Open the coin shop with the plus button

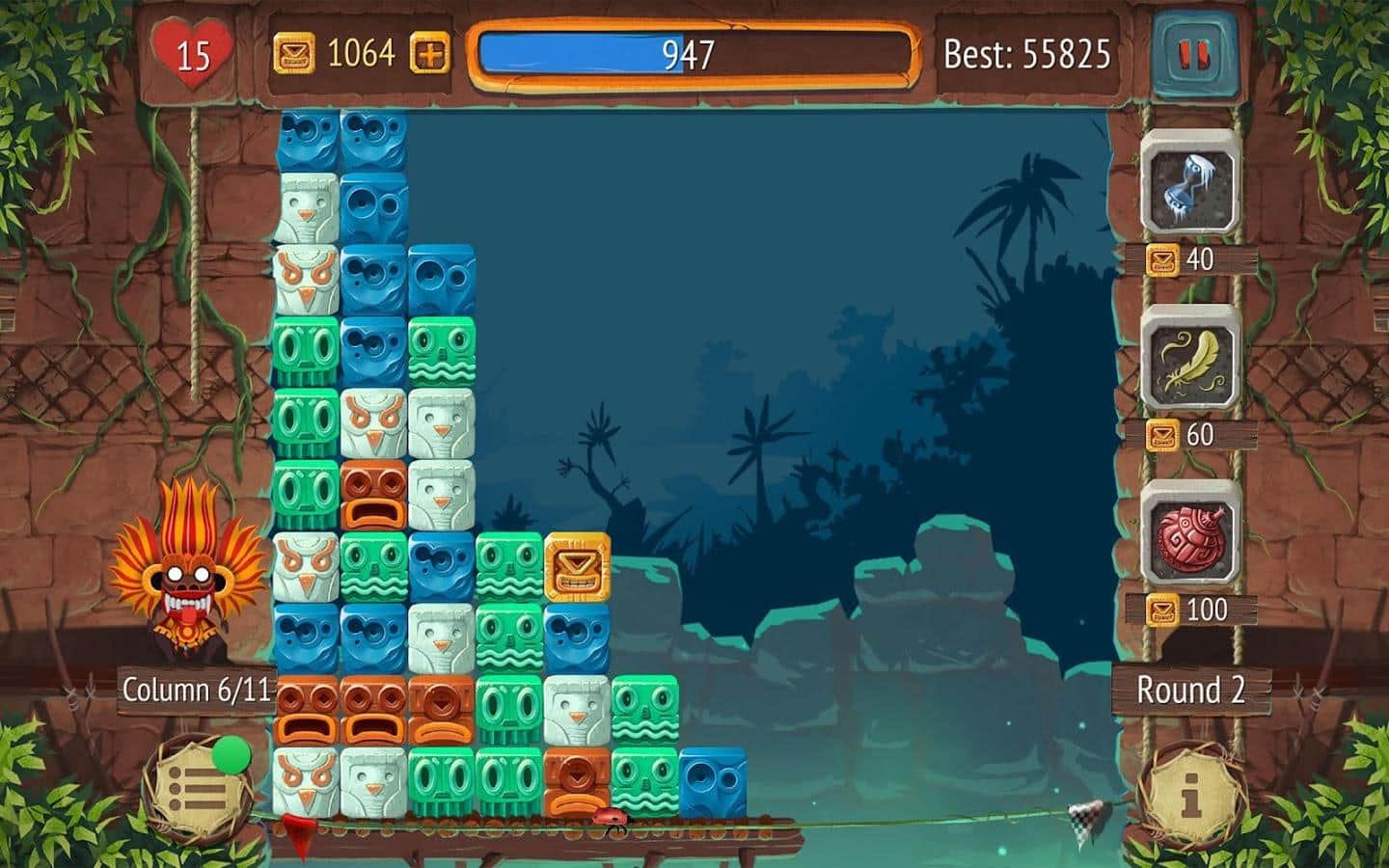pos(430,54)
